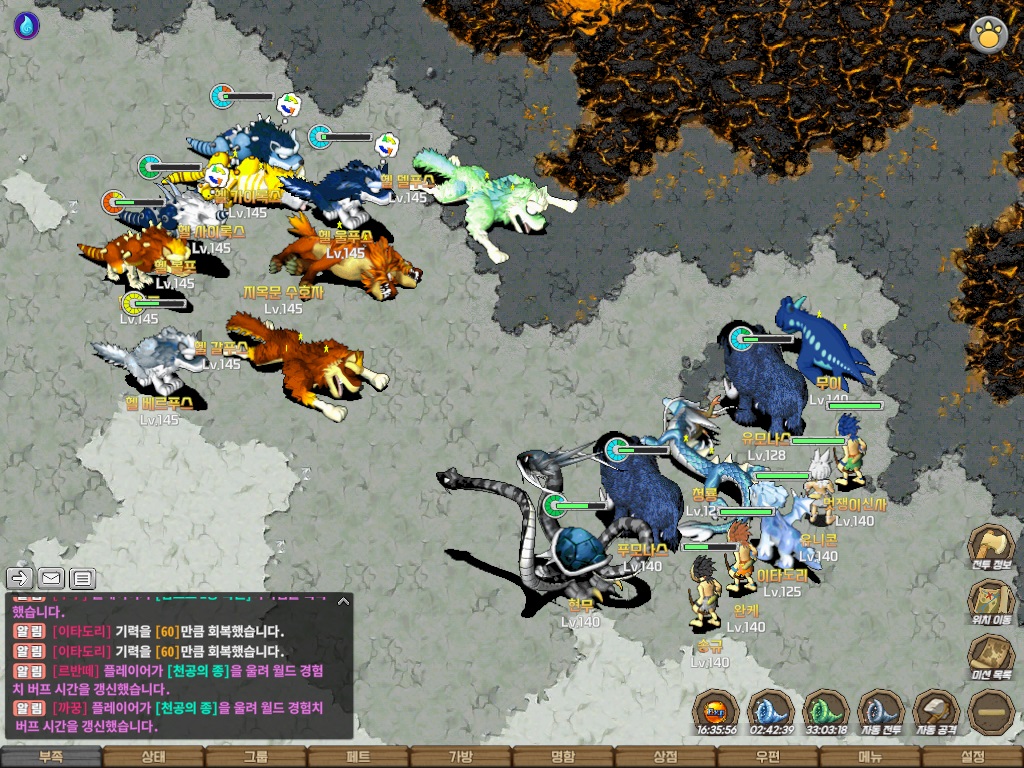Open 전투 정보 battle info axe icon
Image resolution: width=1024 pixels, height=768 pixels.
[x=991, y=548]
